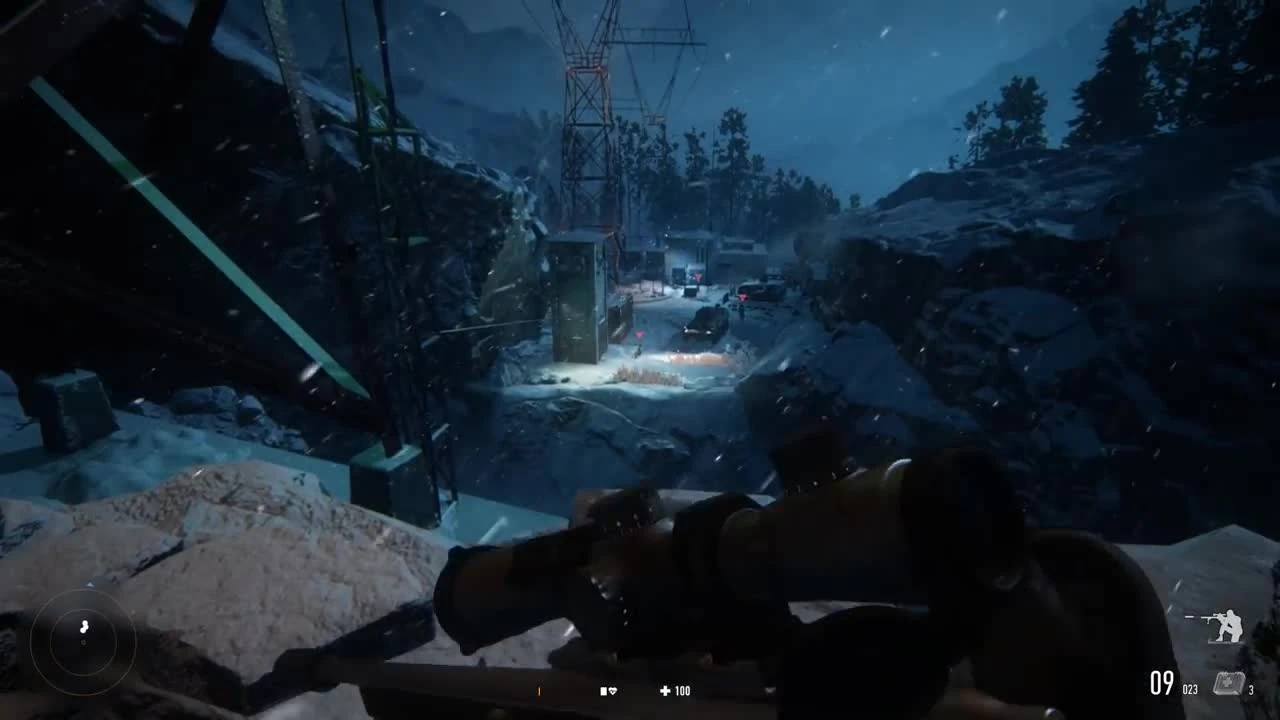Toggle the orange quickslot tick on the hotbar
1280x720 pixels.
pyautogui.click(x=539, y=691)
